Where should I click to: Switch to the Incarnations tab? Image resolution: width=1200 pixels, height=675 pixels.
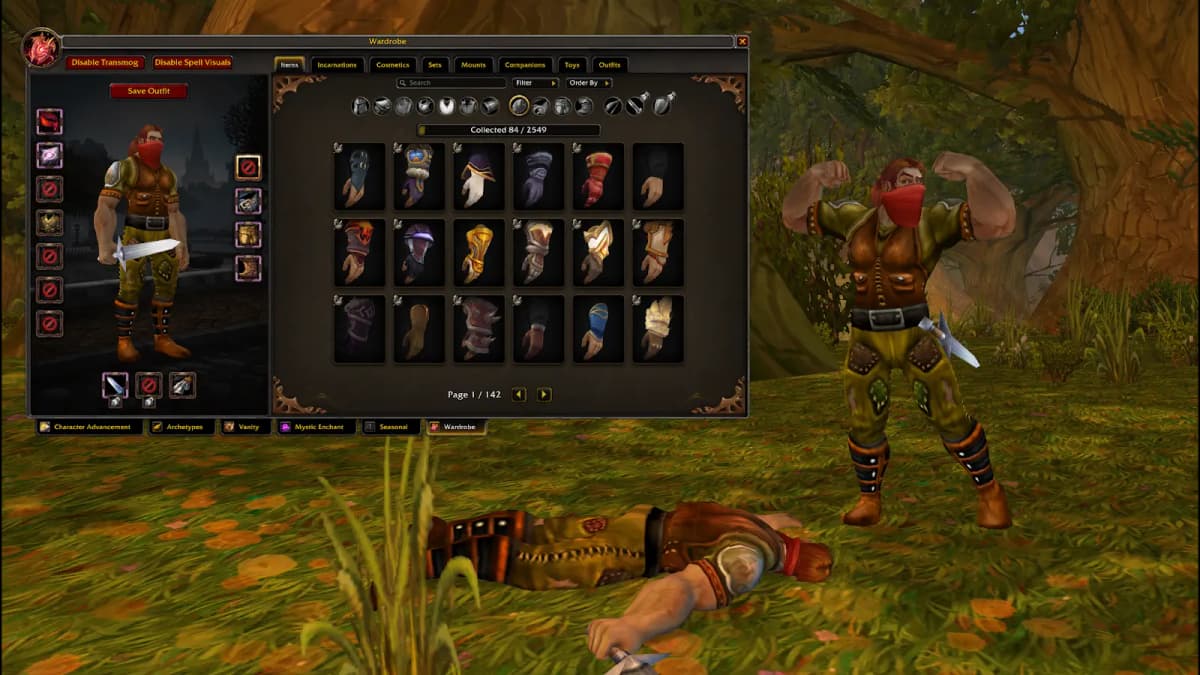tap(337, 65)
